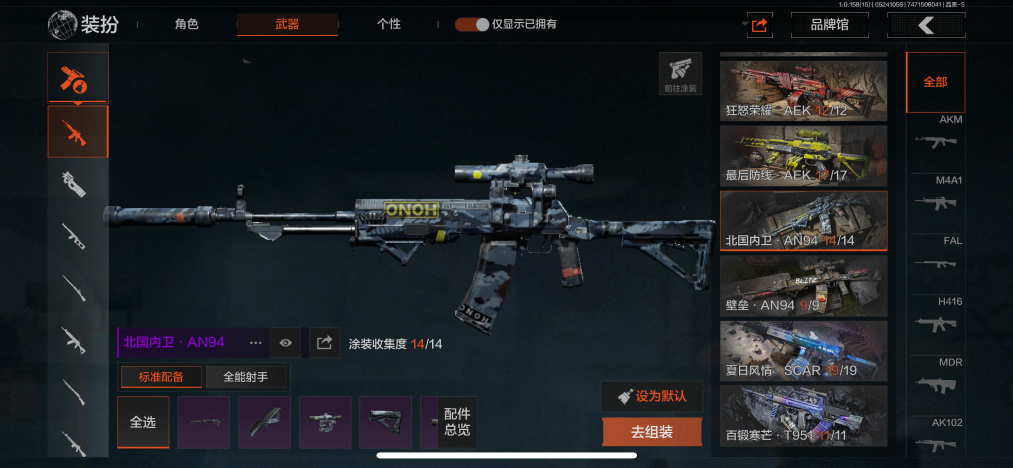The image size is (1013, 468).
Task: Go to 去组装 assembly
Action: [x=652, y=432]
